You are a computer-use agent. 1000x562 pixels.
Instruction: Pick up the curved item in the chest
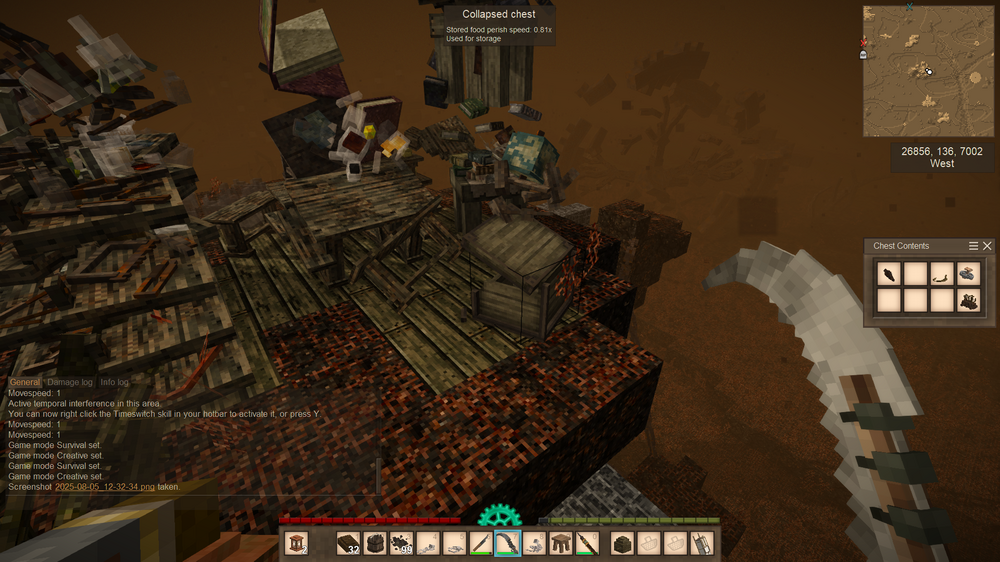(x=941, y=273)
